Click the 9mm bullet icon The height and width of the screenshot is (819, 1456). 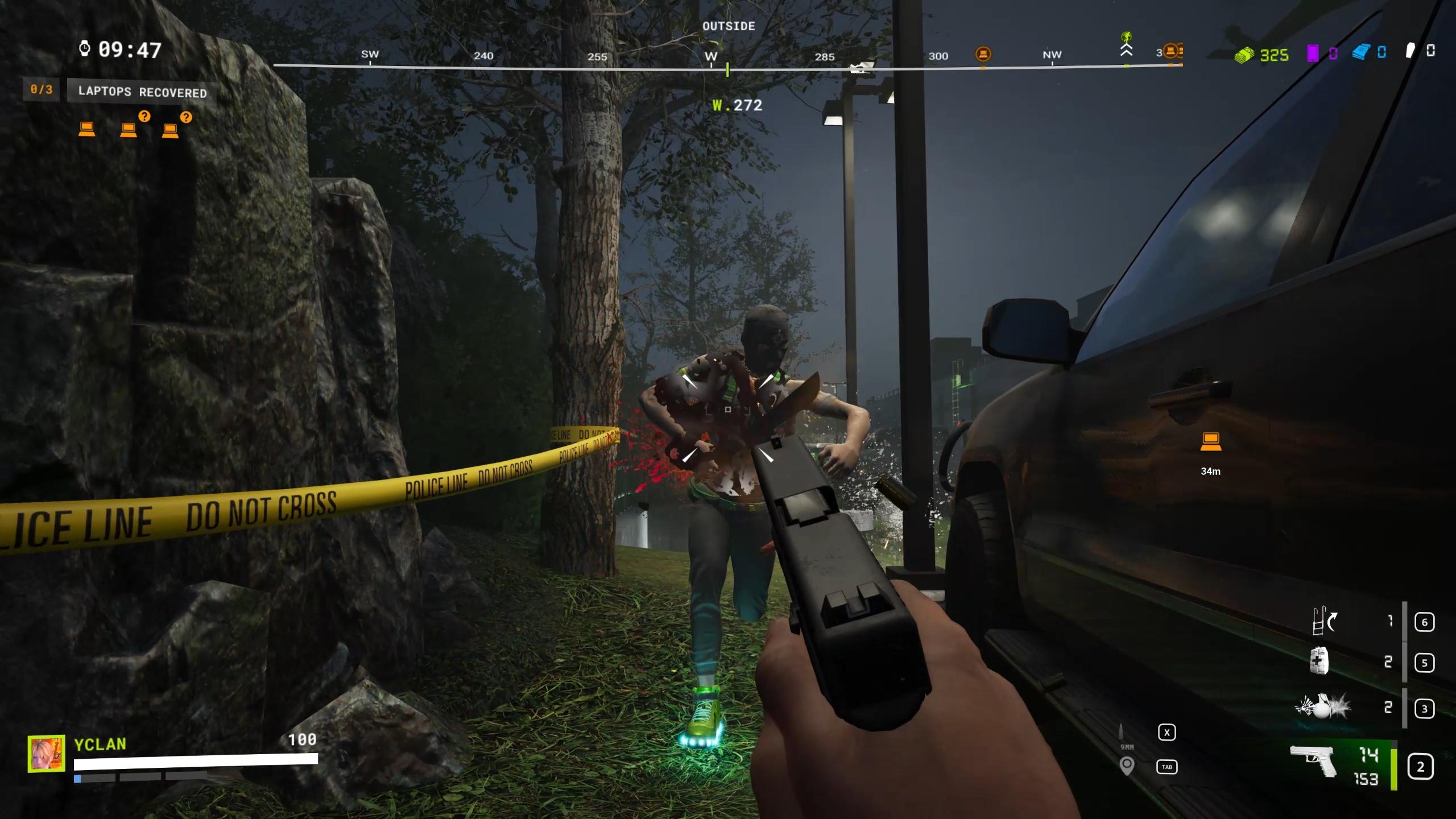1121,732
